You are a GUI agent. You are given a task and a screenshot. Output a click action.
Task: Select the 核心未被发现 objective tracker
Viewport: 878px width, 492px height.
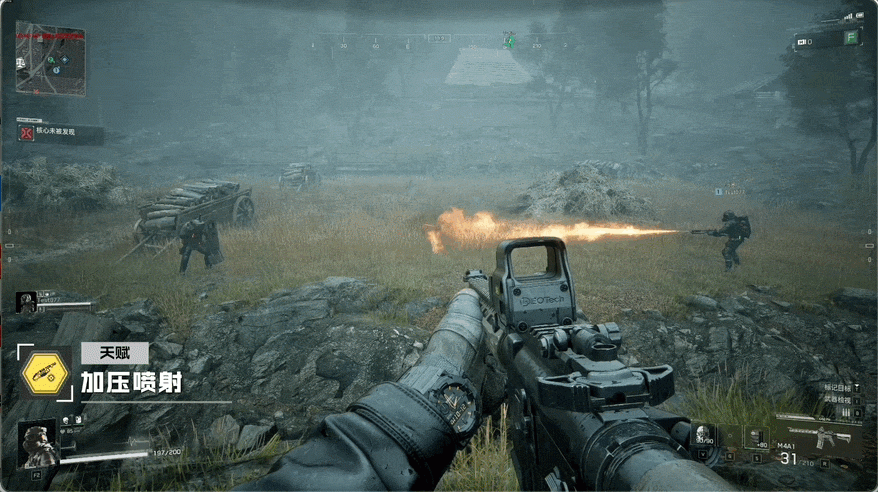[x=60, y=132]
